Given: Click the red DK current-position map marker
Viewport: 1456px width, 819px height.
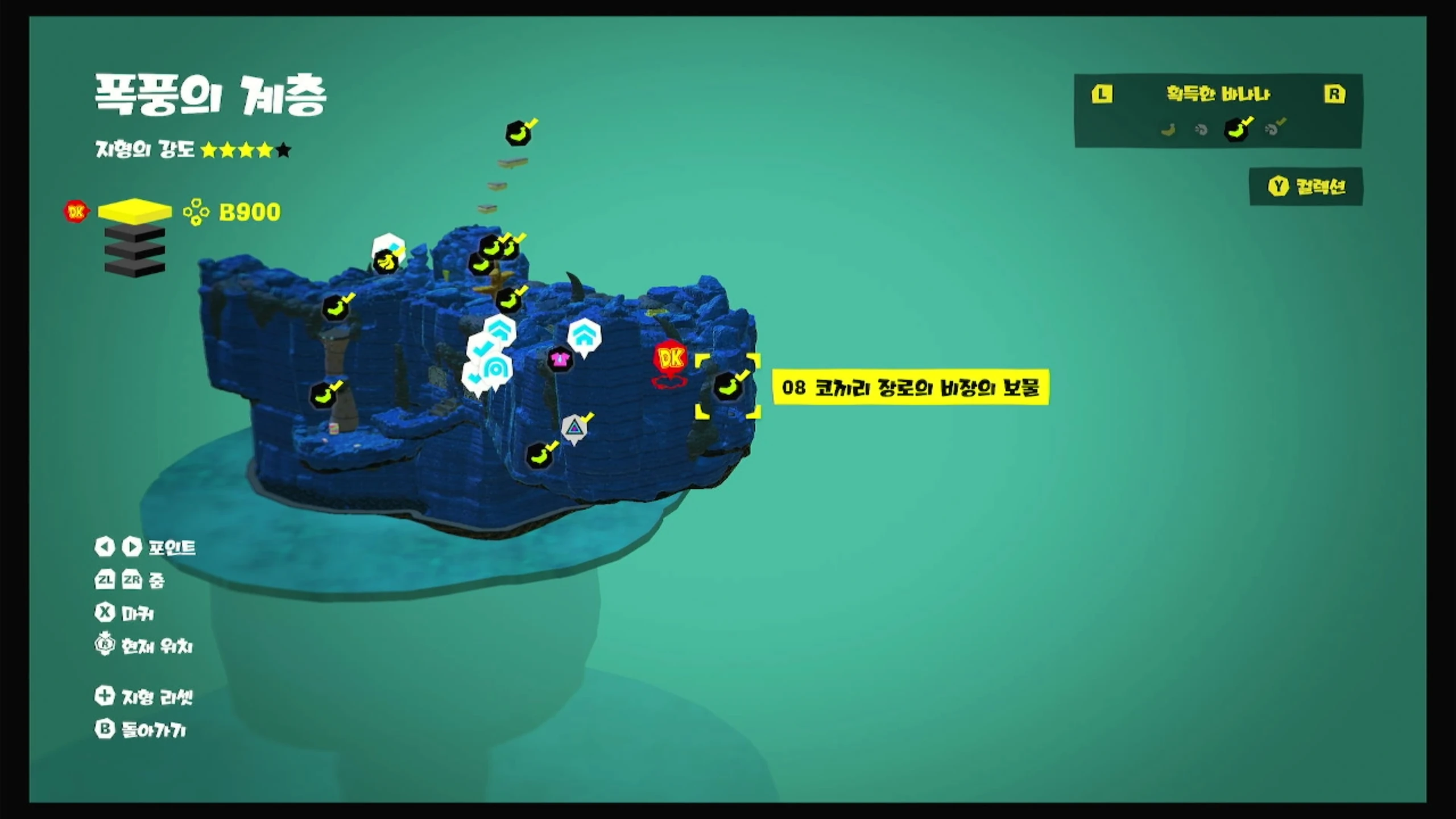Looking at the screenshot, I should (671, 359).
